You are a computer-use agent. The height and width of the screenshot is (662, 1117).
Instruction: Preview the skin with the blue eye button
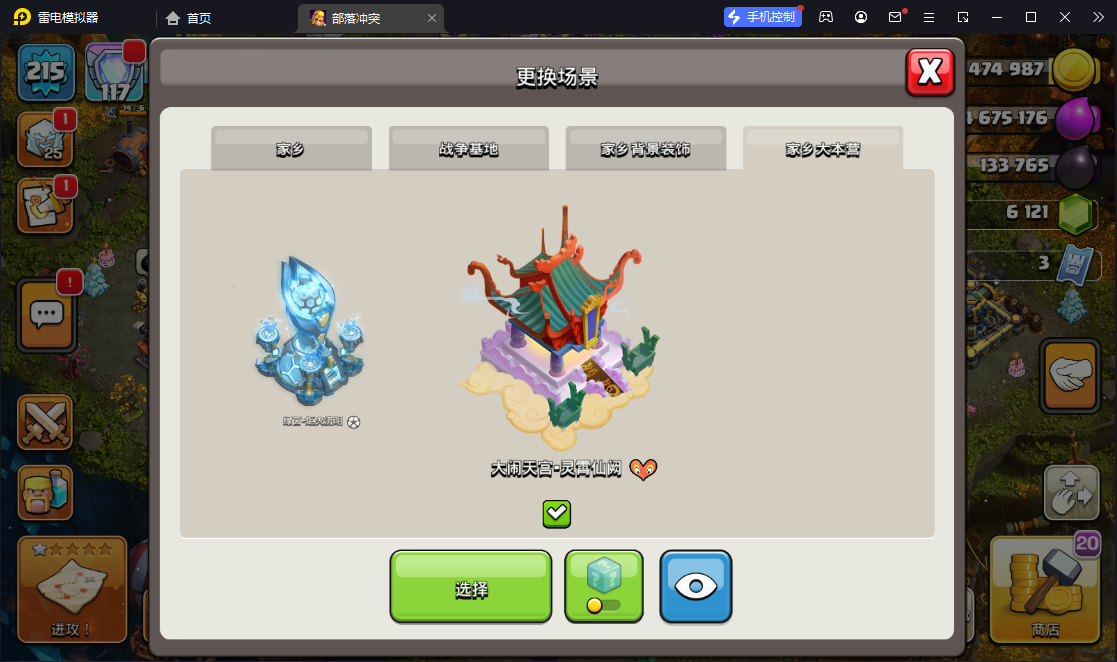coord(696,586)
